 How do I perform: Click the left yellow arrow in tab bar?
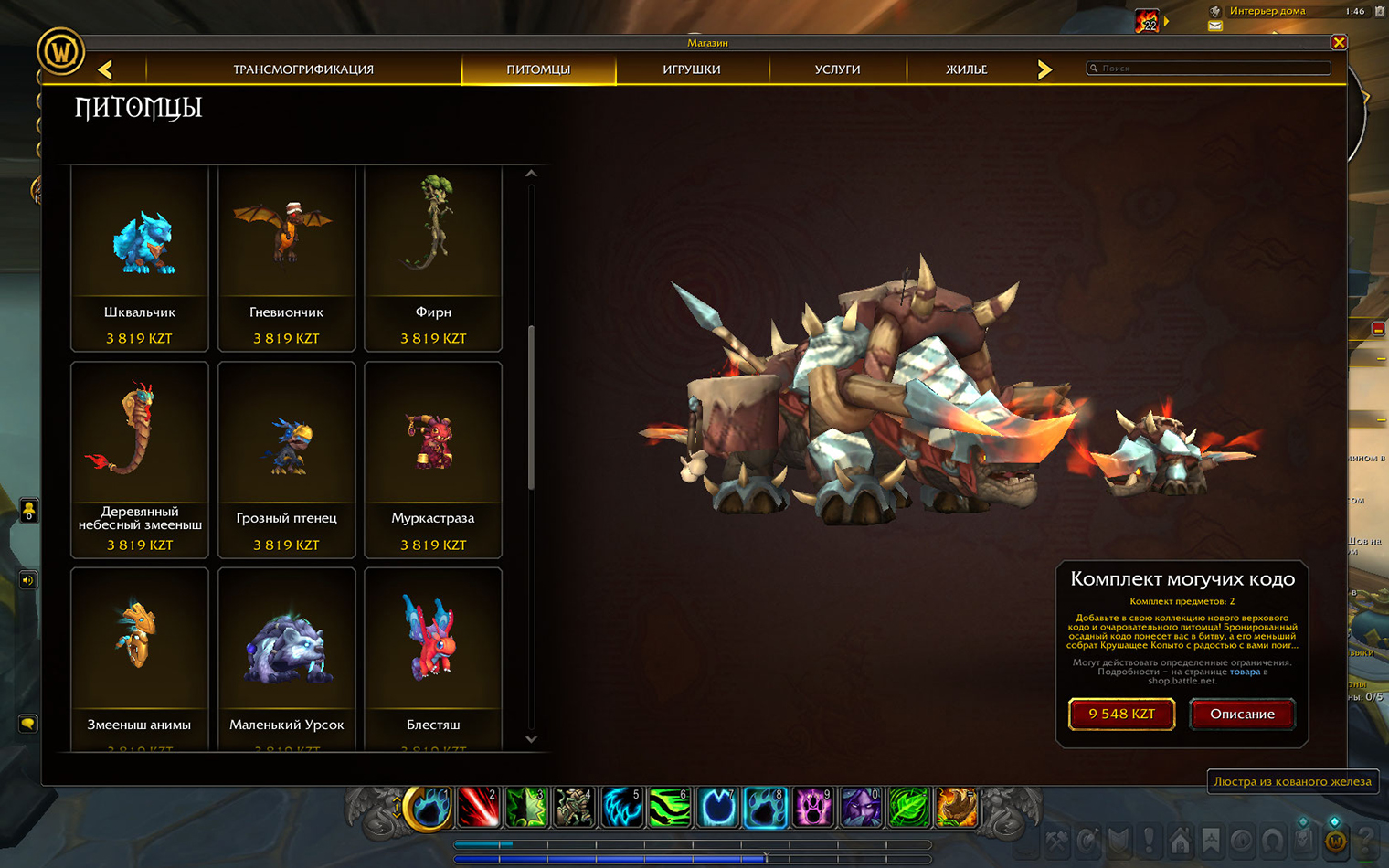pos(106,69)
